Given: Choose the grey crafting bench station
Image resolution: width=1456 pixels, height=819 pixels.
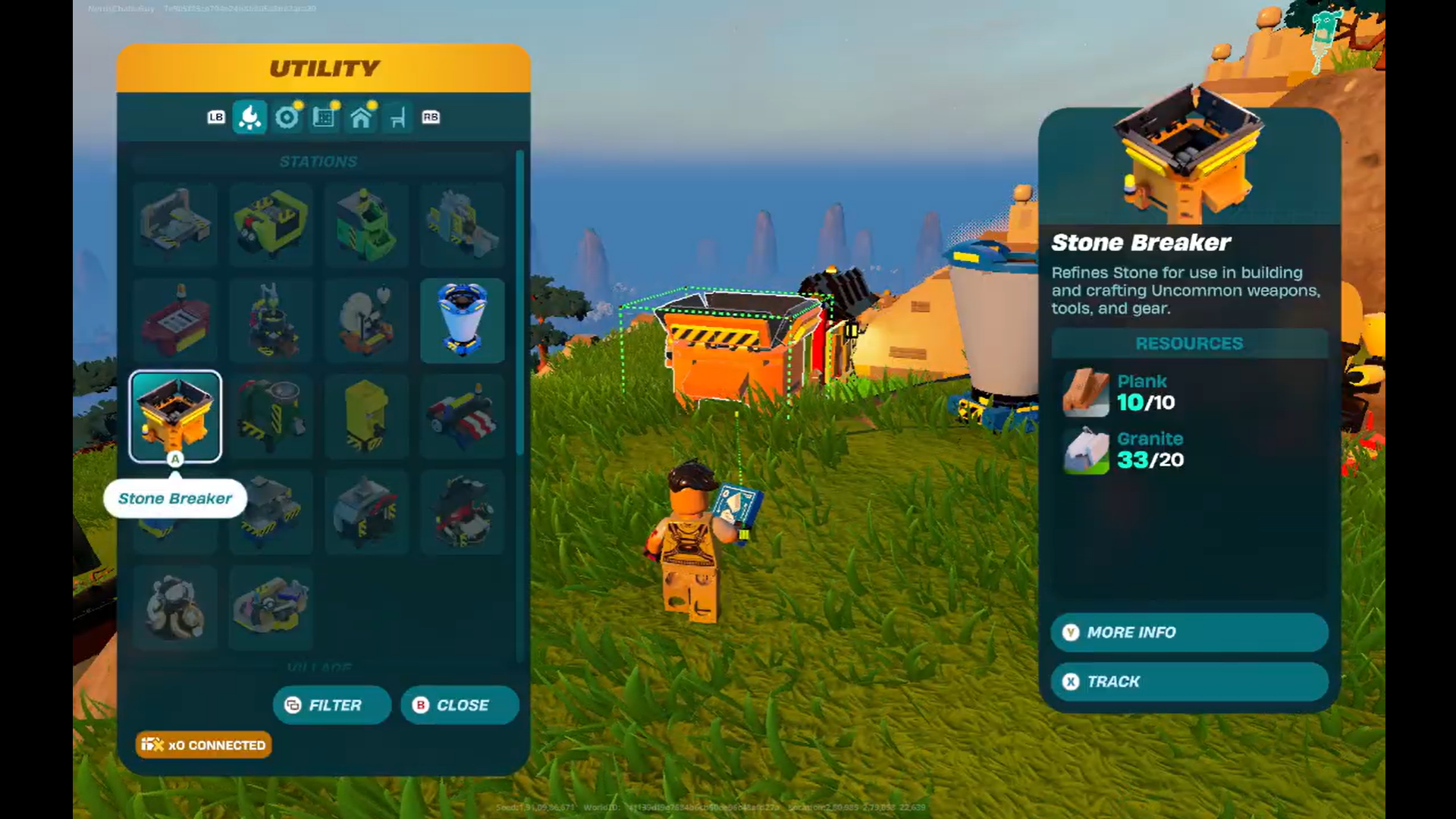Looking at the screenshot, I should coord(175,224).
